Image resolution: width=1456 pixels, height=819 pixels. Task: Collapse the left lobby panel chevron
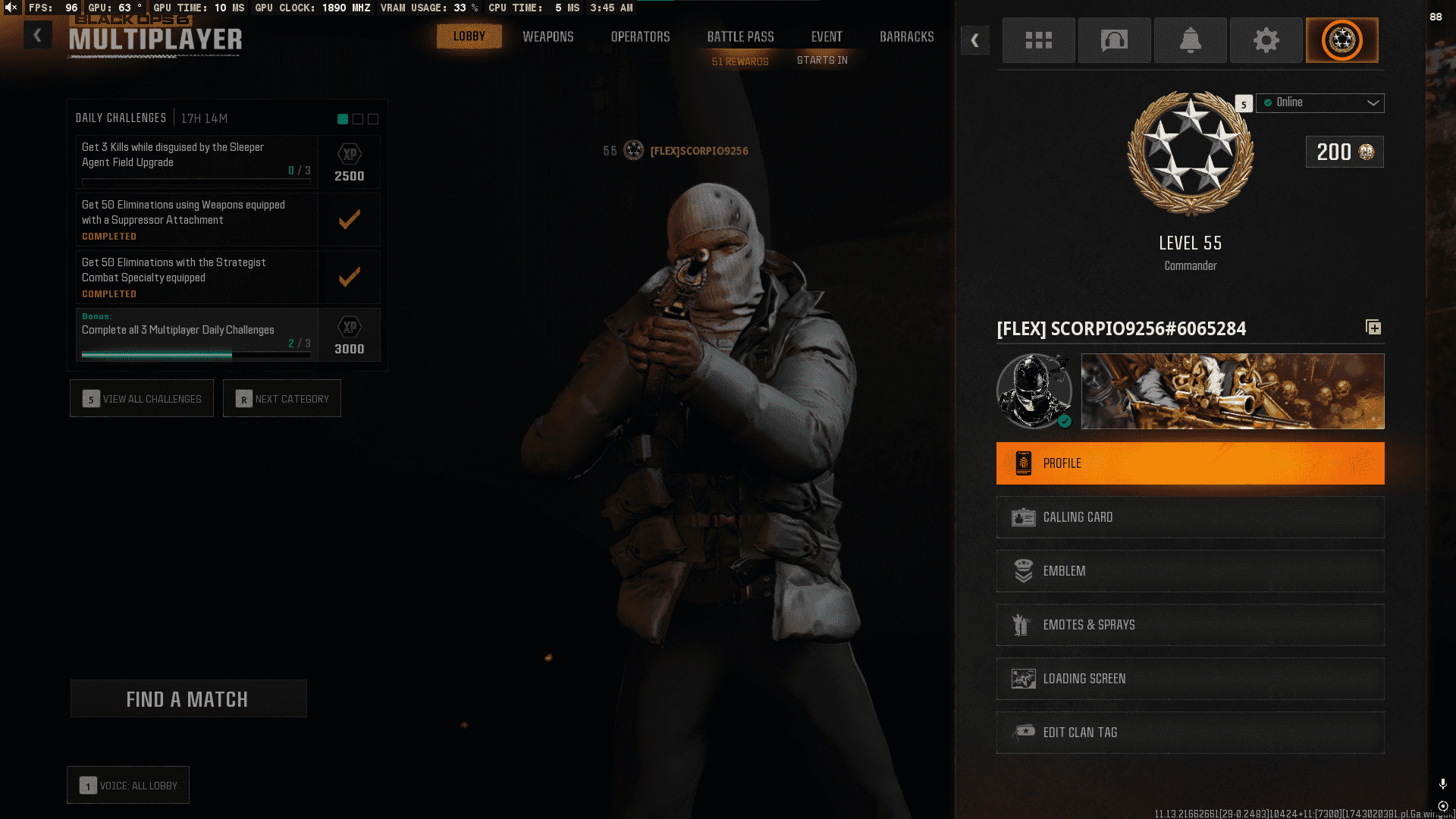click(x=37, y=35)
